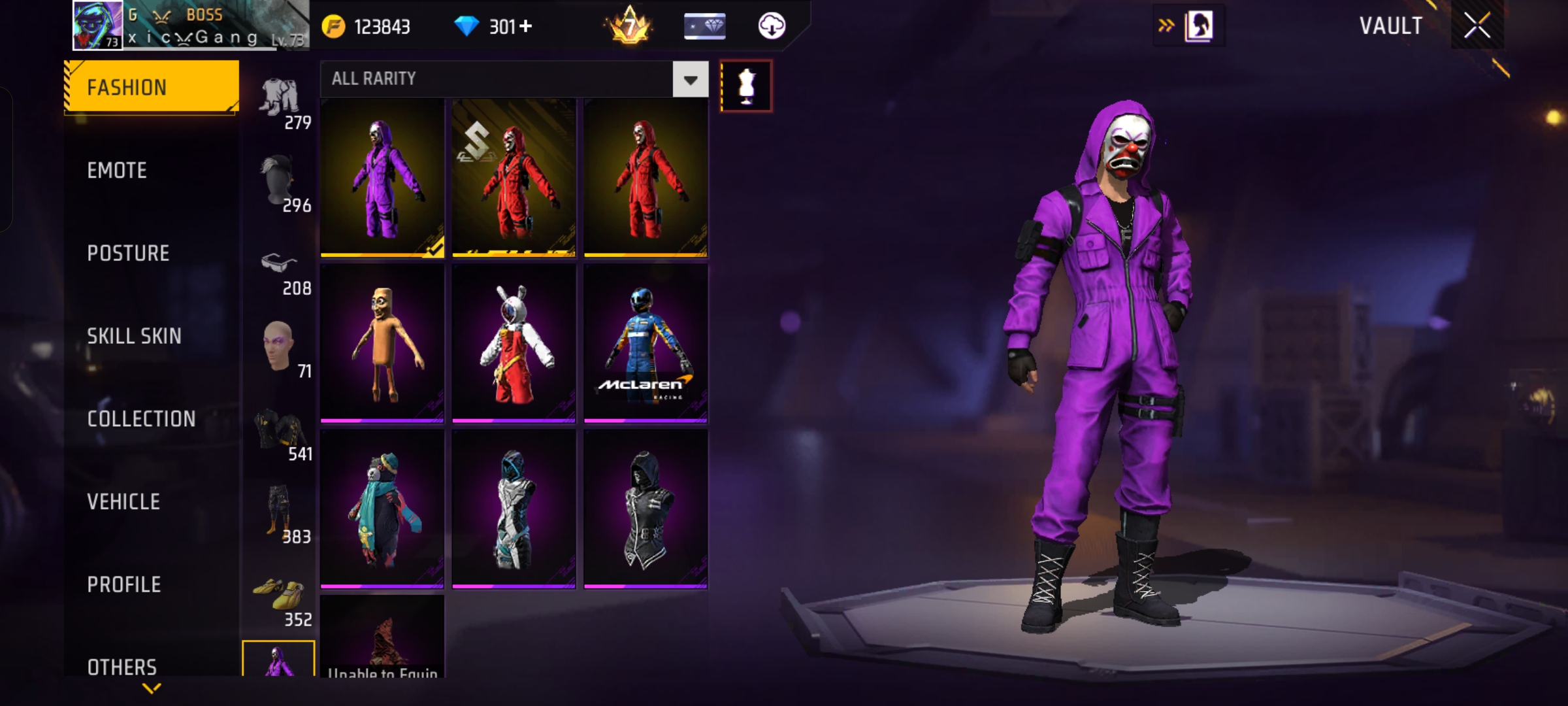Open the Others category
This screenshot has height=706, width=1568.
(x=122, y=667)
